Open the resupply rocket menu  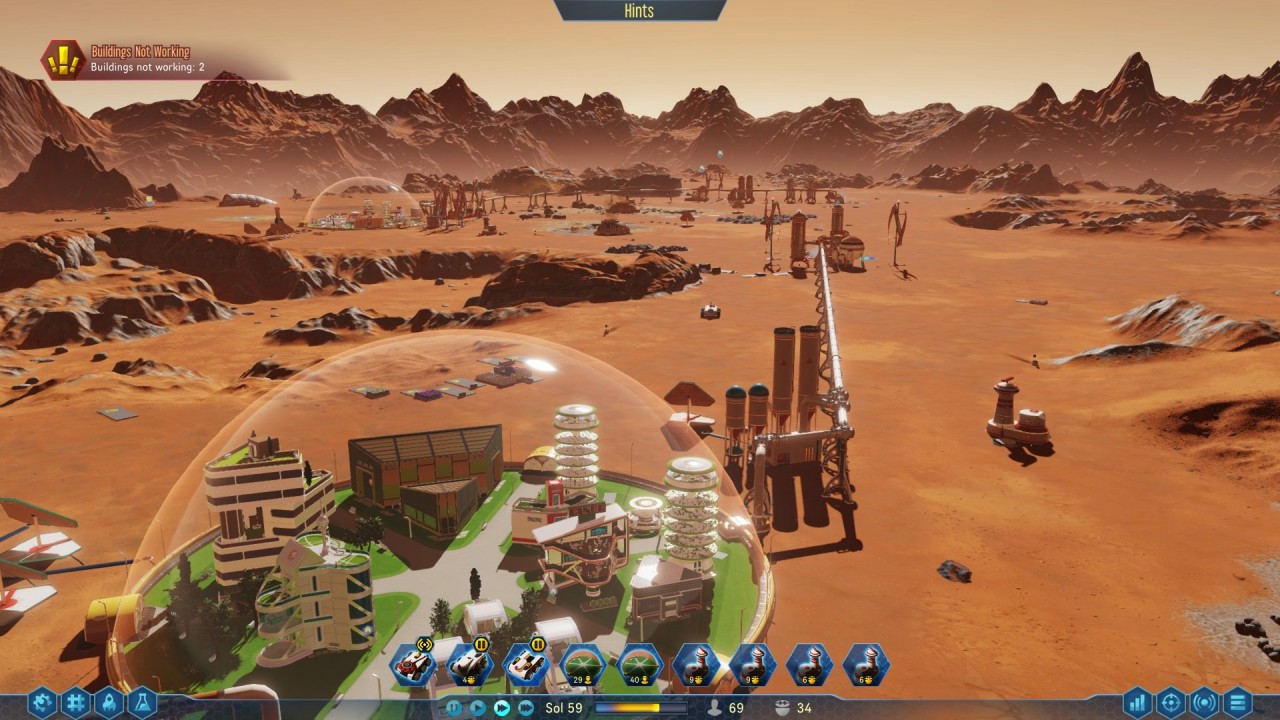coord(108,703)
